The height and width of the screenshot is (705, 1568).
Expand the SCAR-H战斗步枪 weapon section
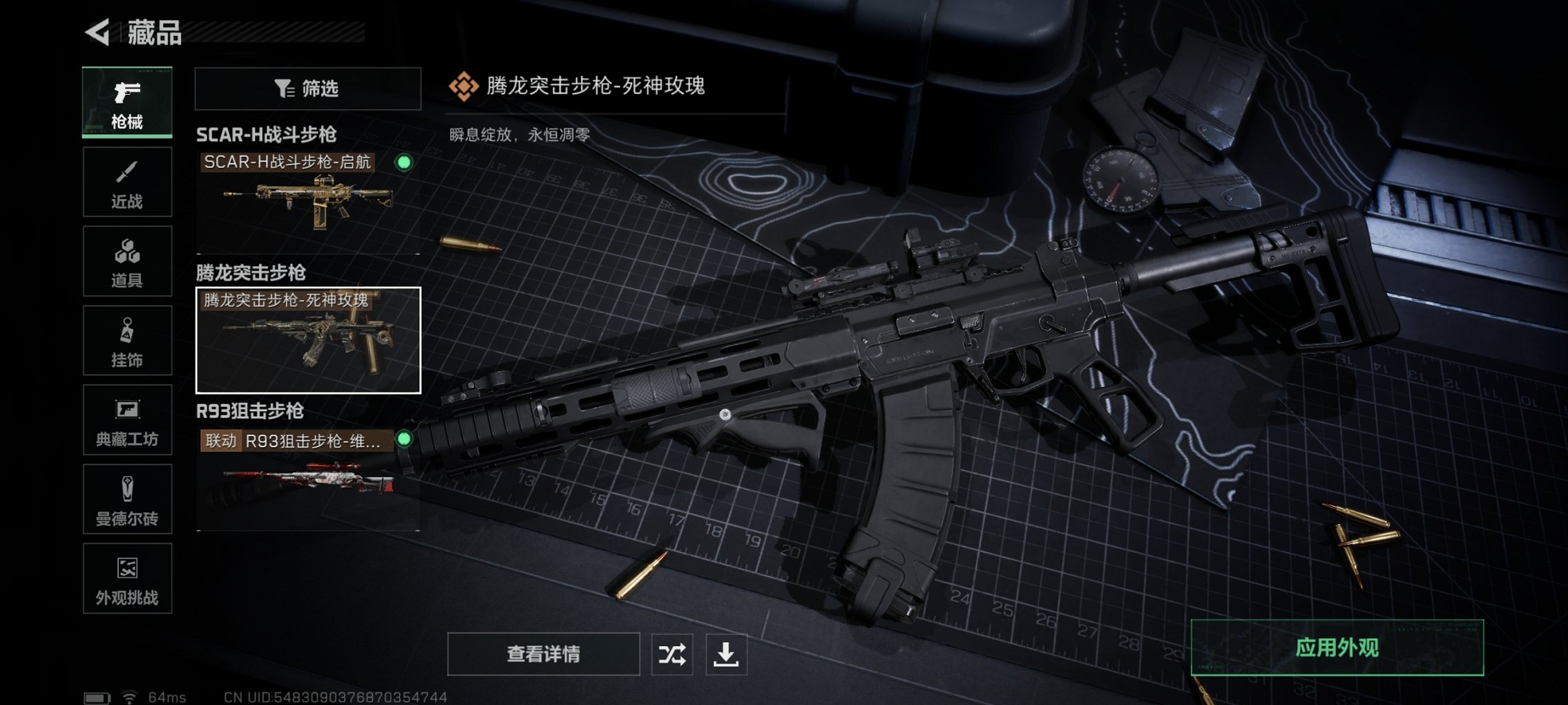[x=268, y=134]
